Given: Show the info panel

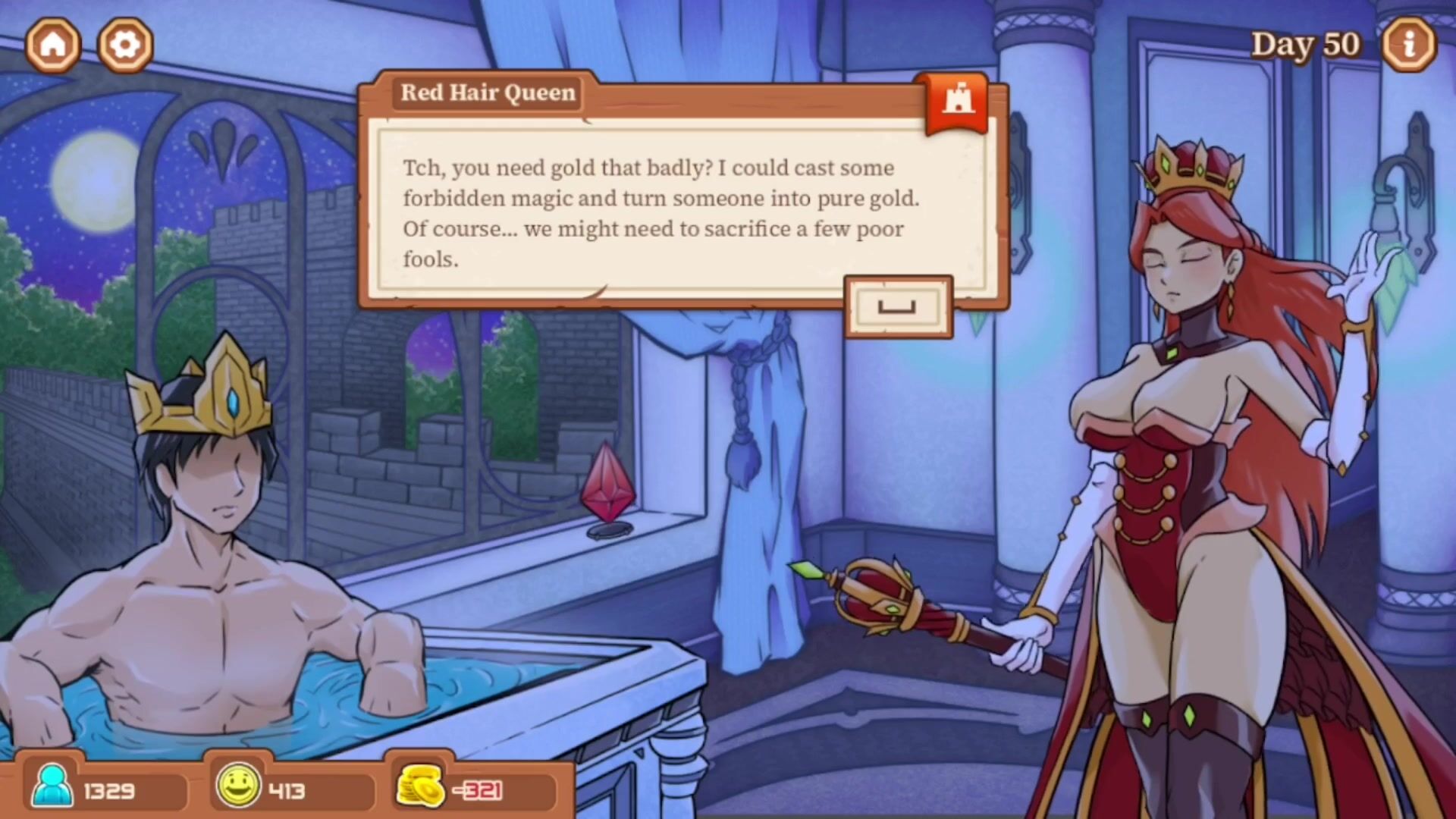Looking at the screenshot, I should tap(1408, 44).
